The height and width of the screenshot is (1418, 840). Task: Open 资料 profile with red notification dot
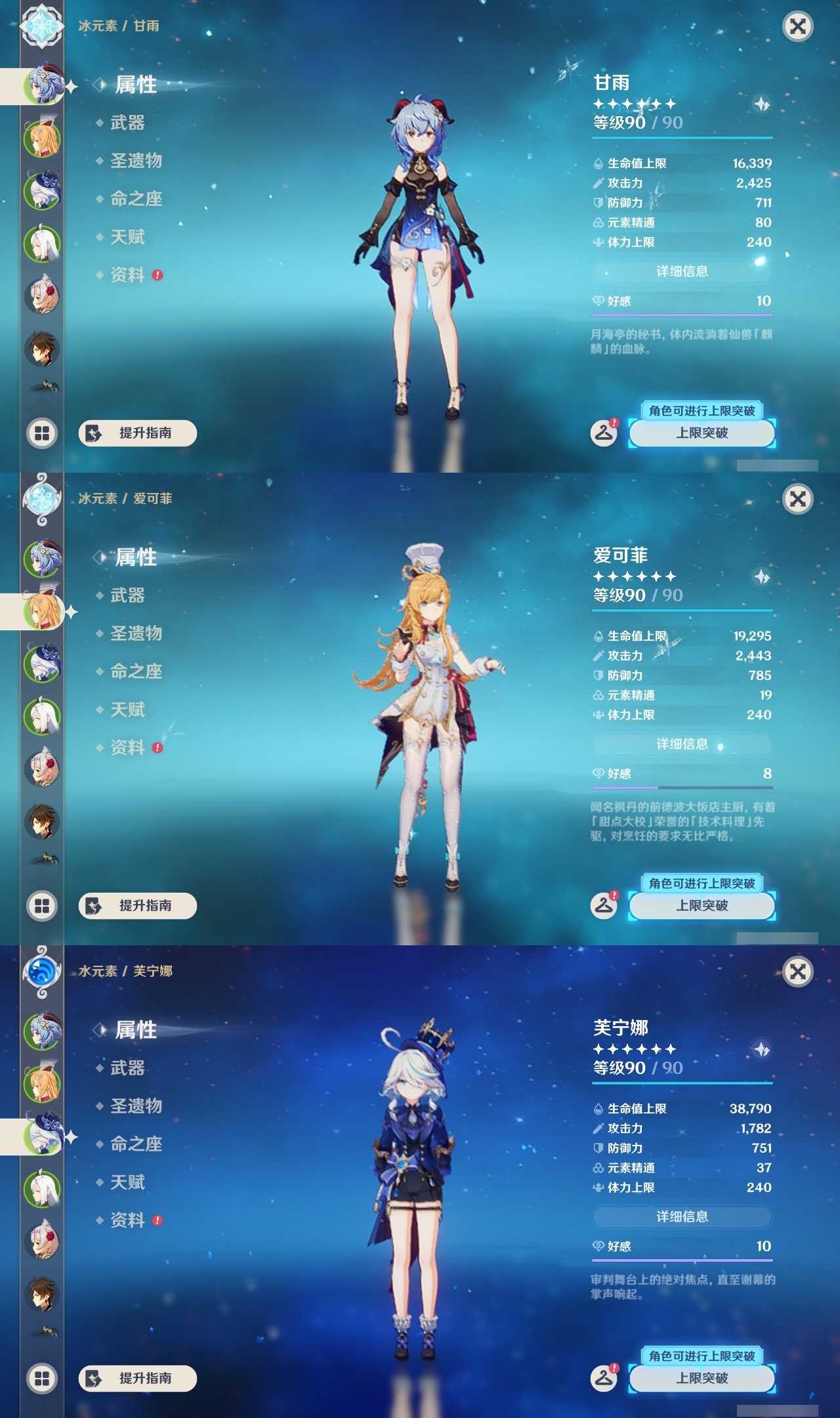click(128, 276)
